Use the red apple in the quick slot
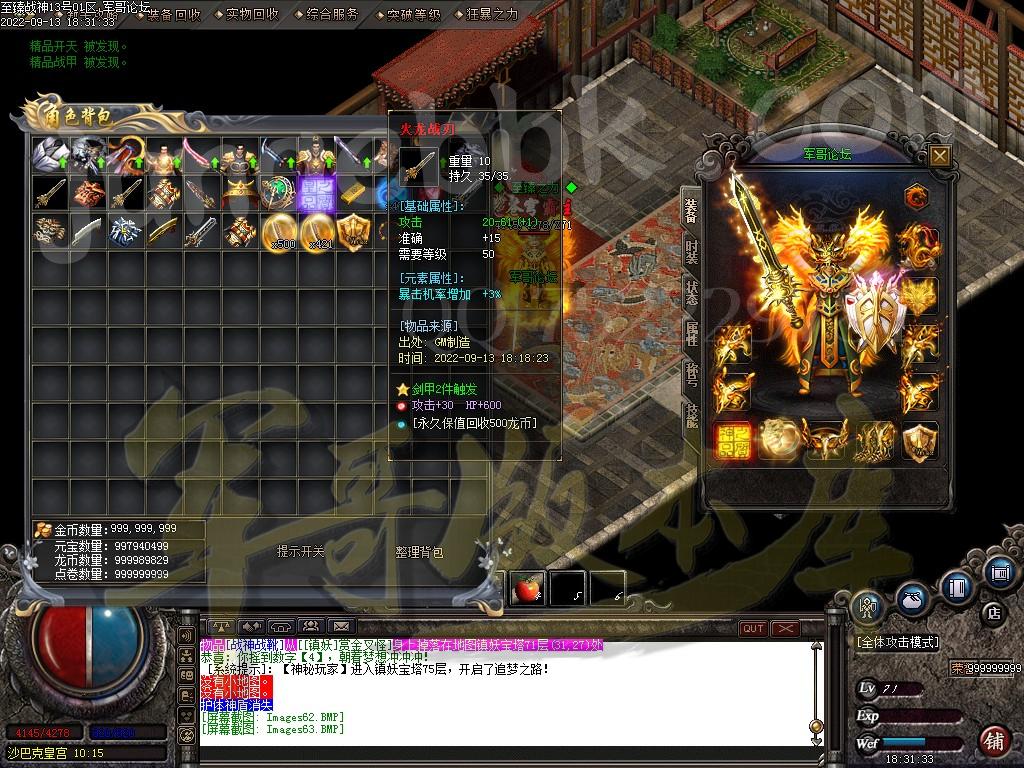Viewport: 1024px width, 768px height. coord(527,589)
